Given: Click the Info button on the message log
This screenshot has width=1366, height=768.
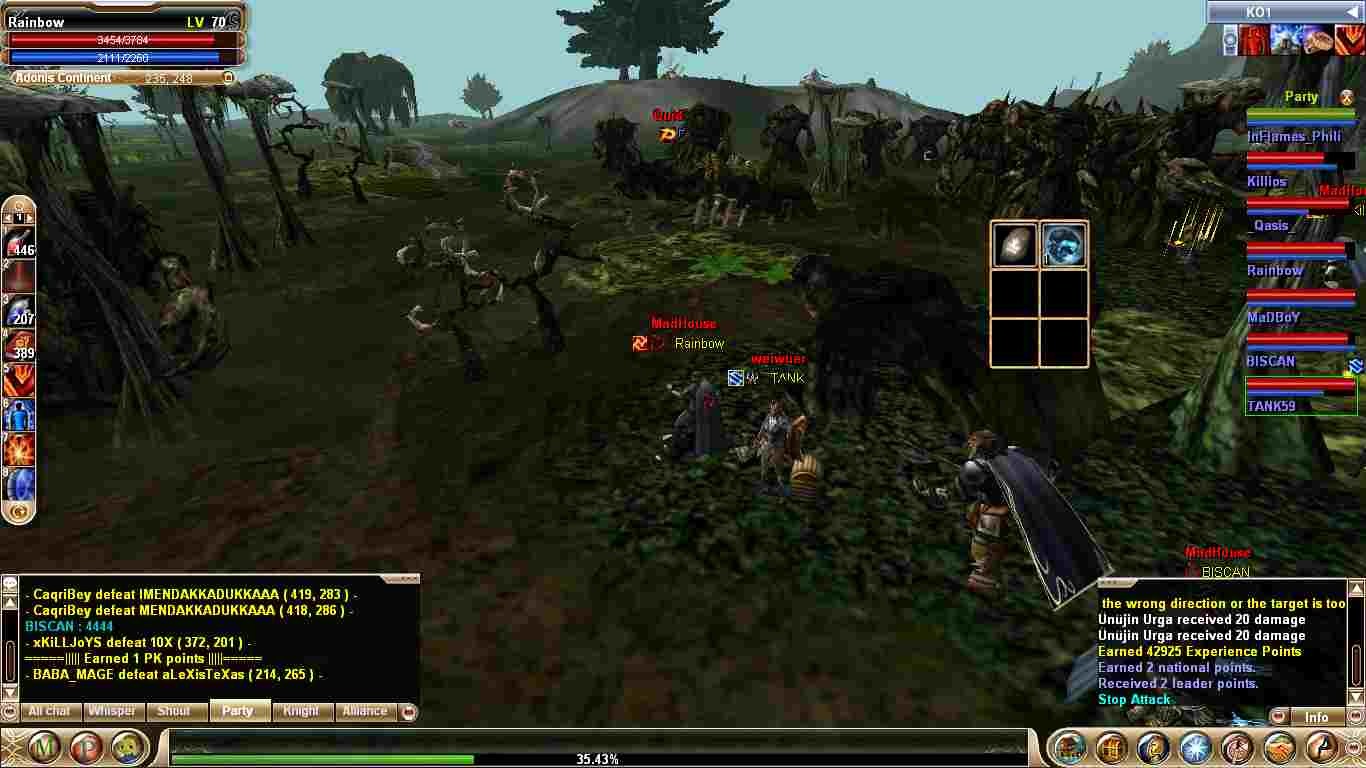Looking at the screenshot, I should point(1316,717).
